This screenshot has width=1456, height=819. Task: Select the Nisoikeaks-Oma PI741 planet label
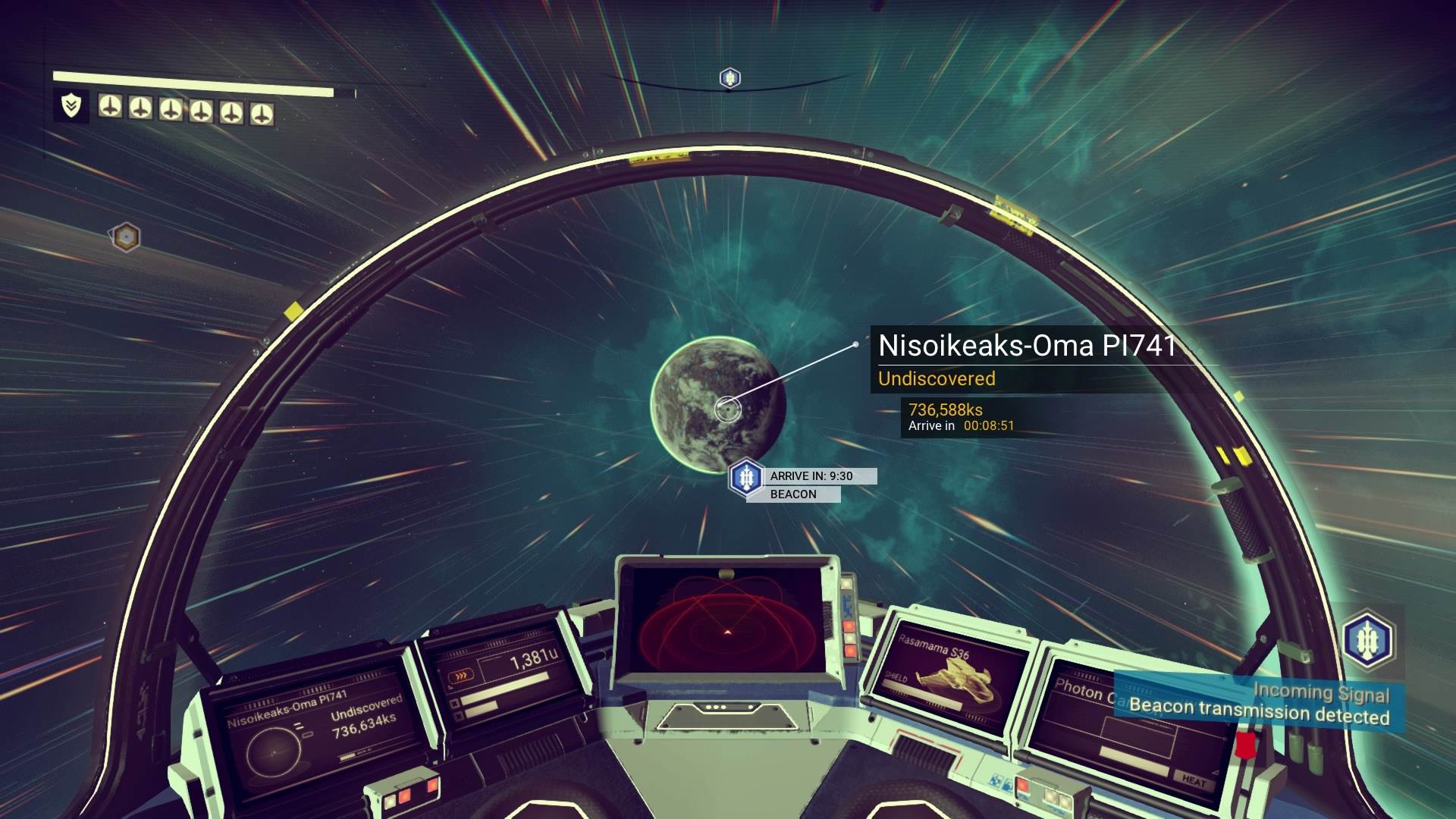[x=1026, y=346]
